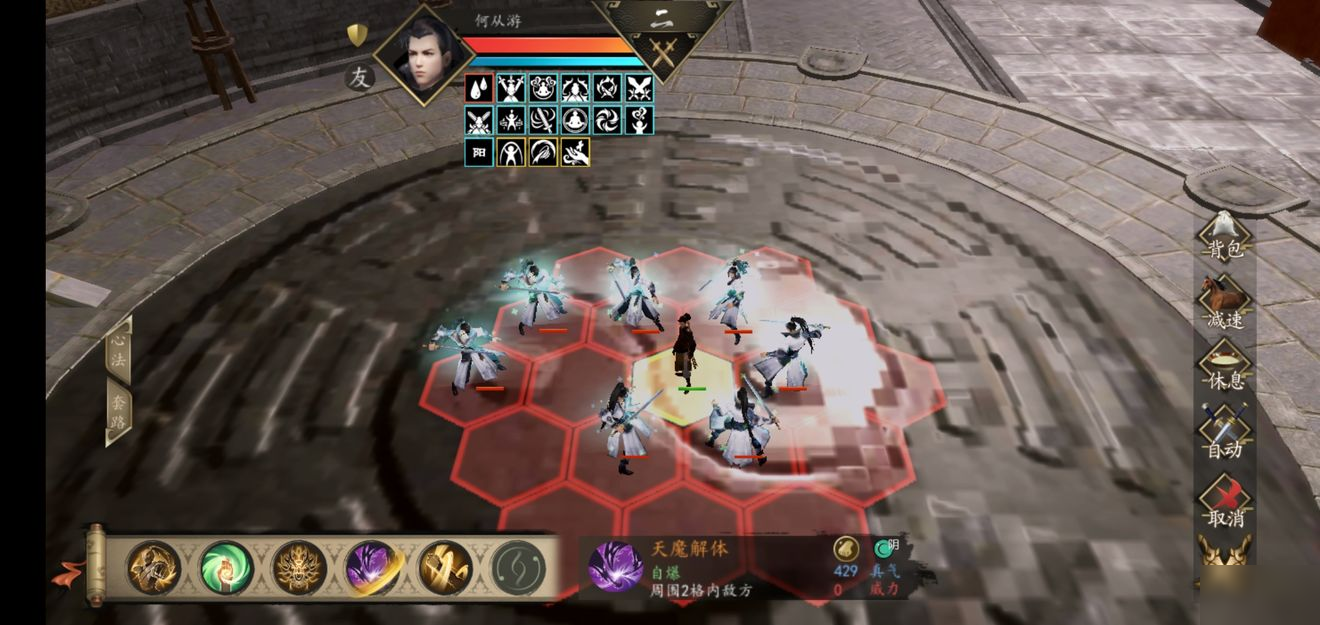Choose the 休息 rest action
This screenshot has height=625, width=1320.
click(1225, 369)
